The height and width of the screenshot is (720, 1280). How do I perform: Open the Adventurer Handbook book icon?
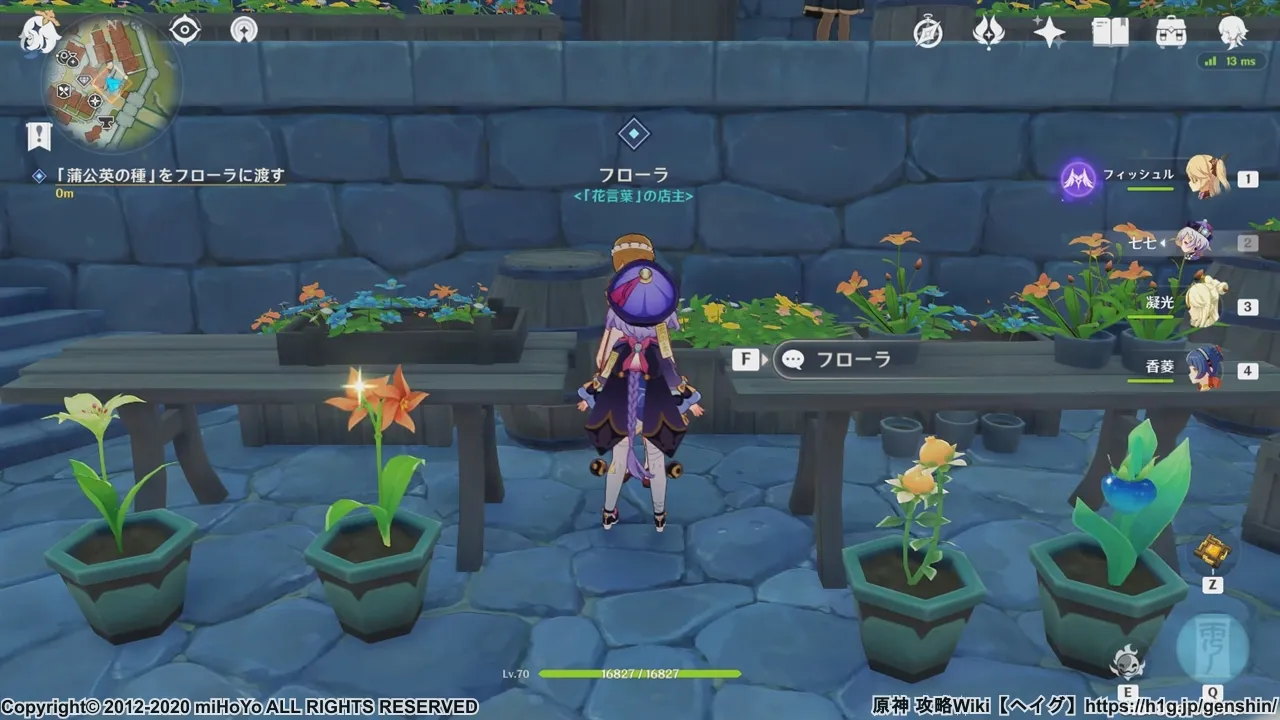1110,33
